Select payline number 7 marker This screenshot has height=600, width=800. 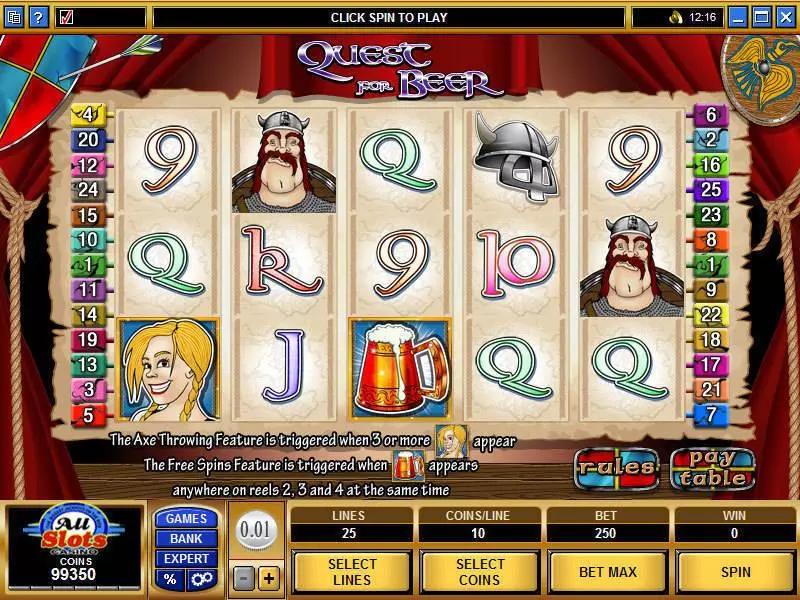pos(711,413)
